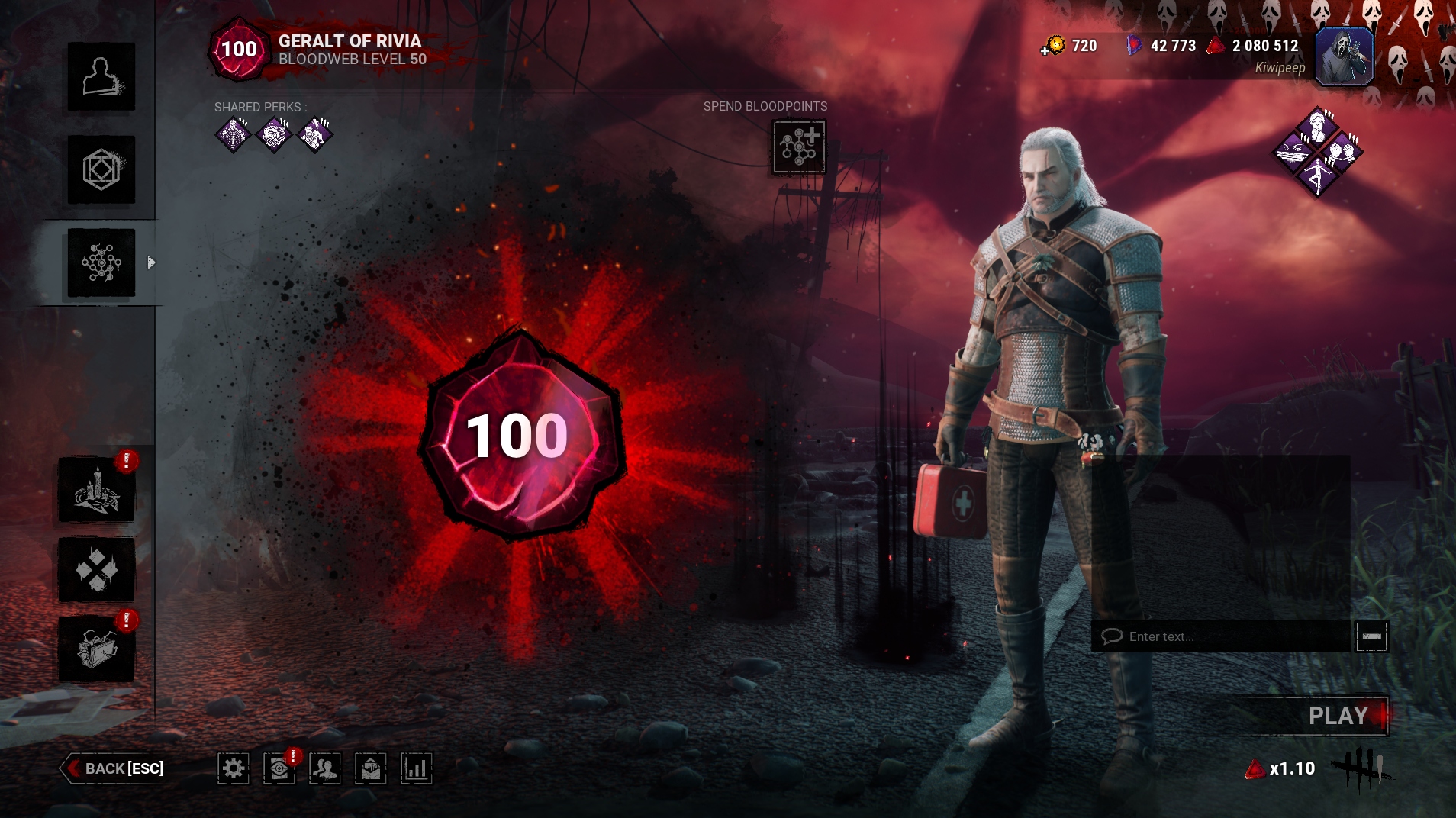This screenshot has width=1456, height=818.
Task: Open the tower icon menu with alert
Action: 97,490
